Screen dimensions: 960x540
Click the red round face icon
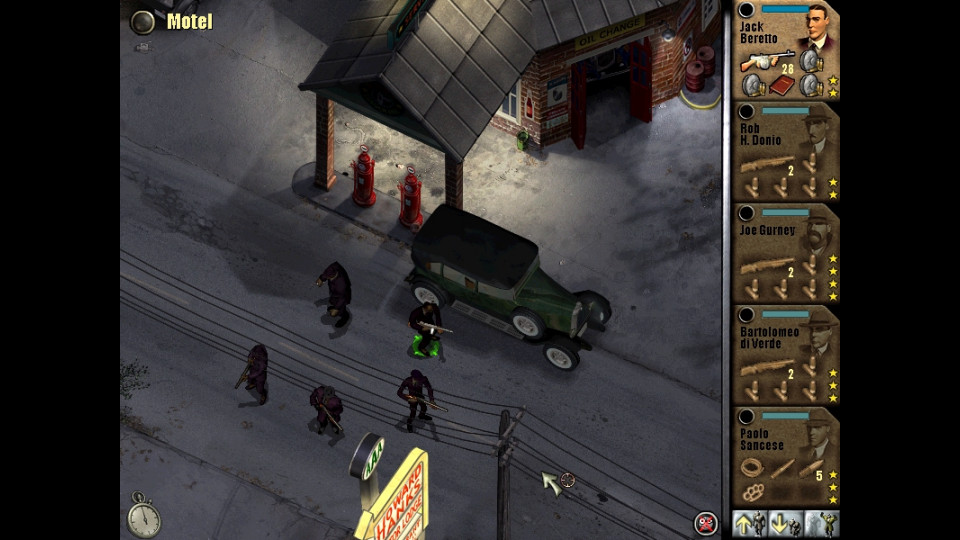pyautogui.click(x=706, y=522)
